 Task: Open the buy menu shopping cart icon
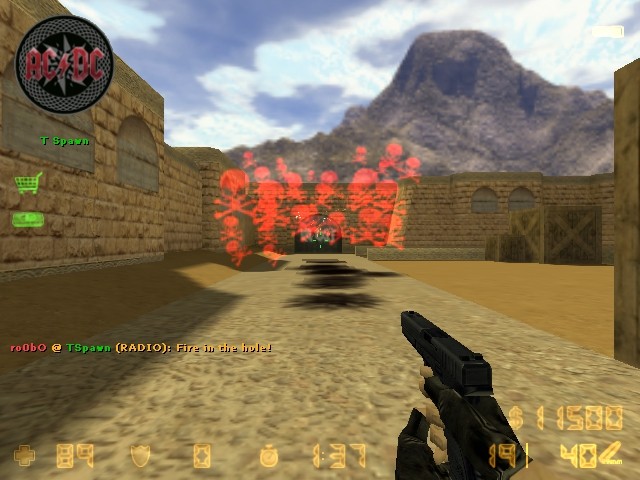point(28,183)
